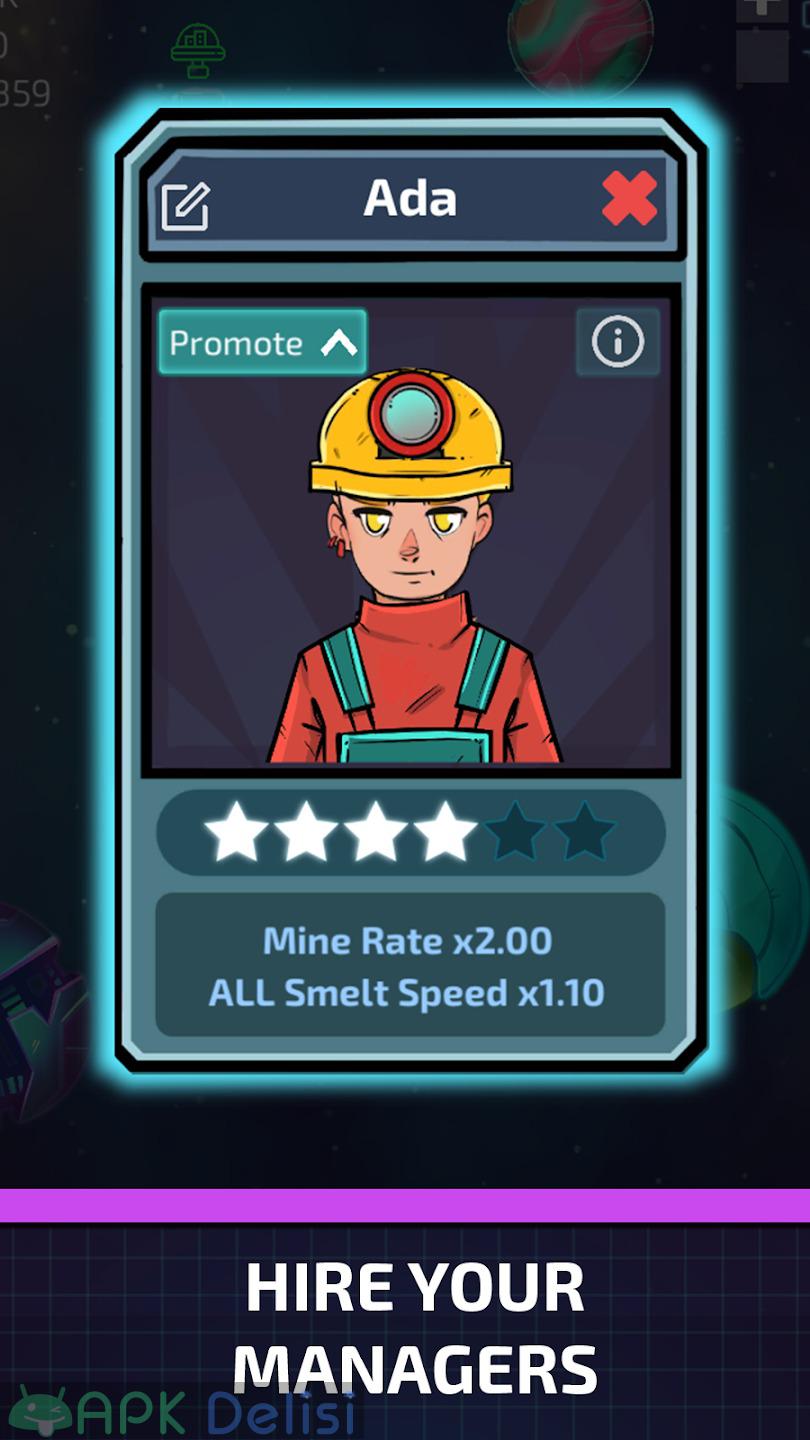Close Ada's manager card

tap(630, 198)
